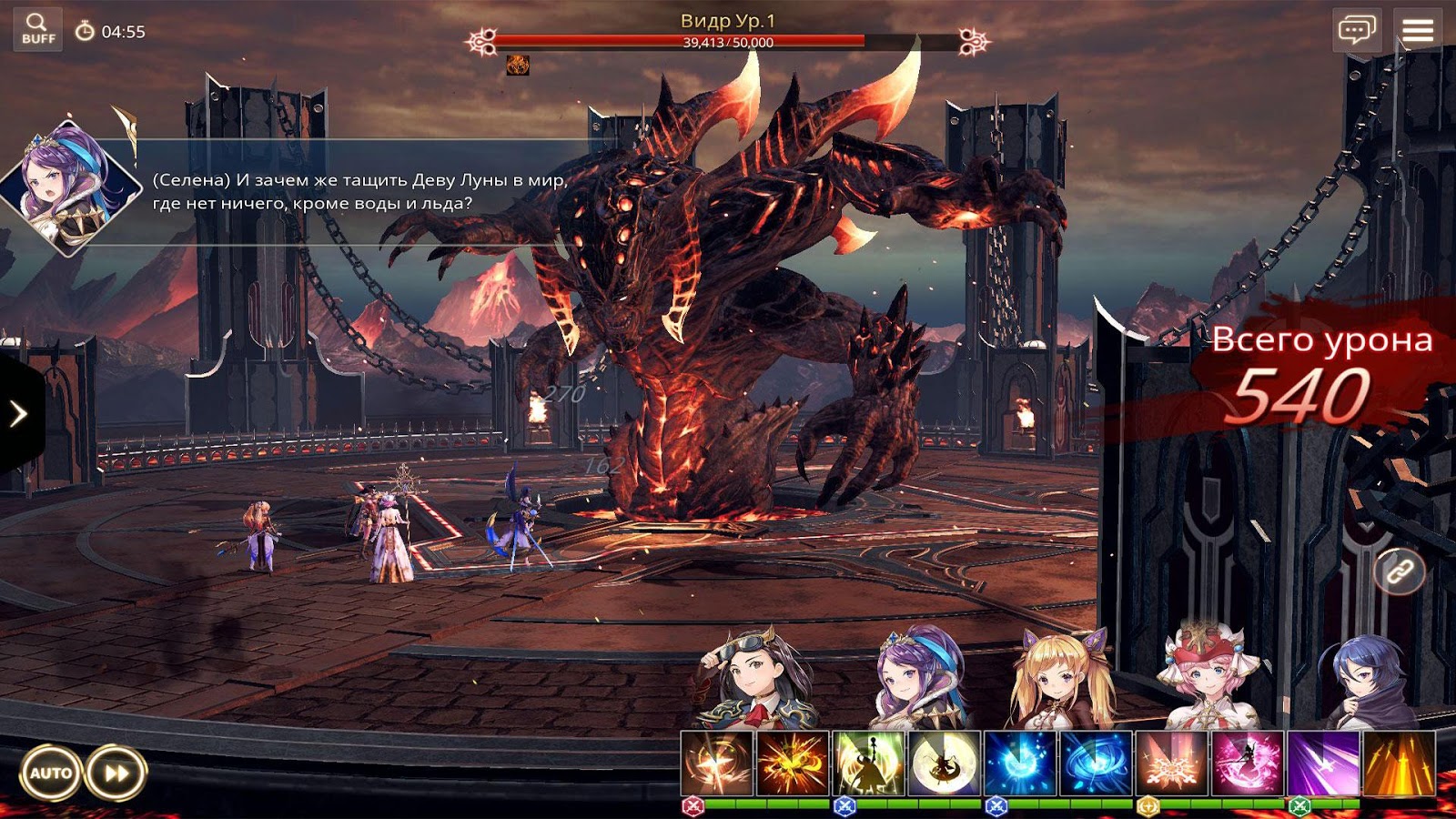Screen dimensions: 1456x819
Task: Use the white snowflake emblem skill
Action: 1171,763
